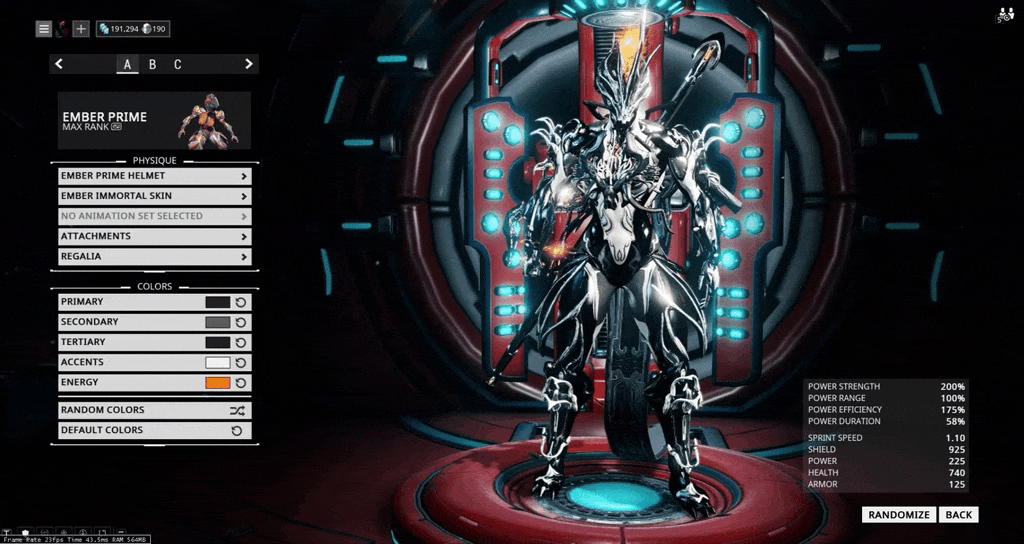Go to previous config with left arrow
Viewport: 1024px width, 544px height.
tap(59, 65)
